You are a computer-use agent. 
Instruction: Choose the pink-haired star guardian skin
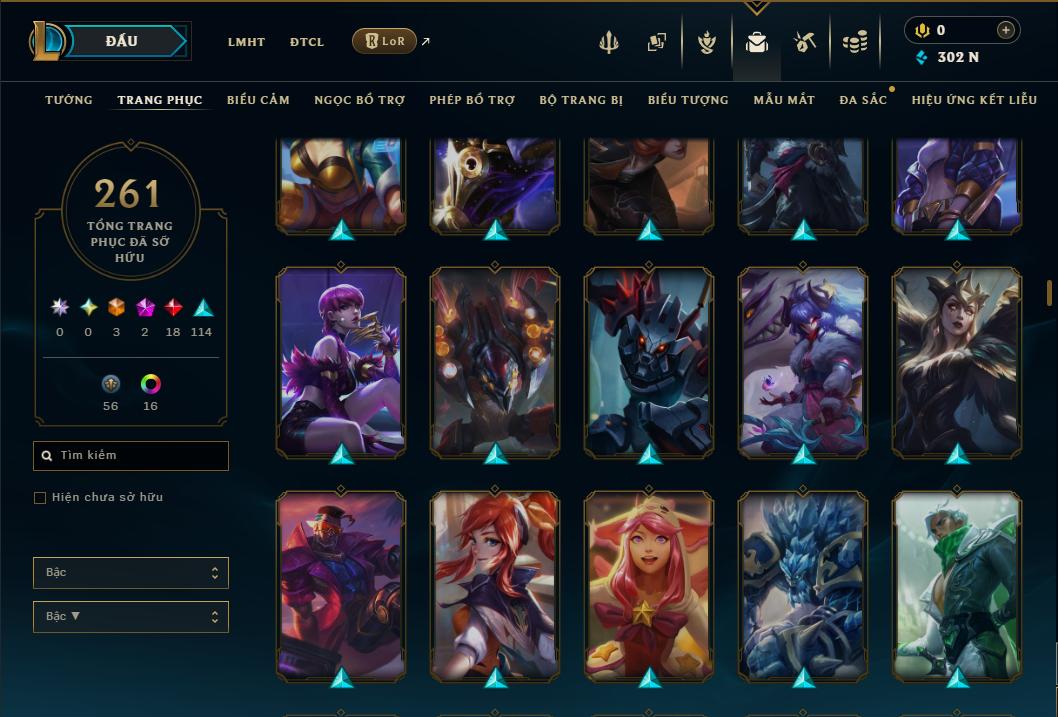pos(649,585)
